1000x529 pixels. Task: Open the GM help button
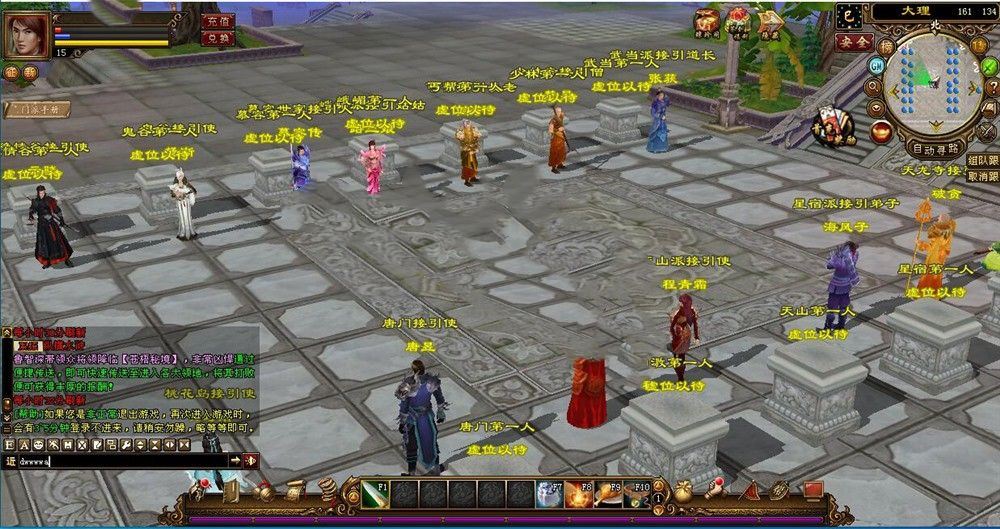(876, 65)
